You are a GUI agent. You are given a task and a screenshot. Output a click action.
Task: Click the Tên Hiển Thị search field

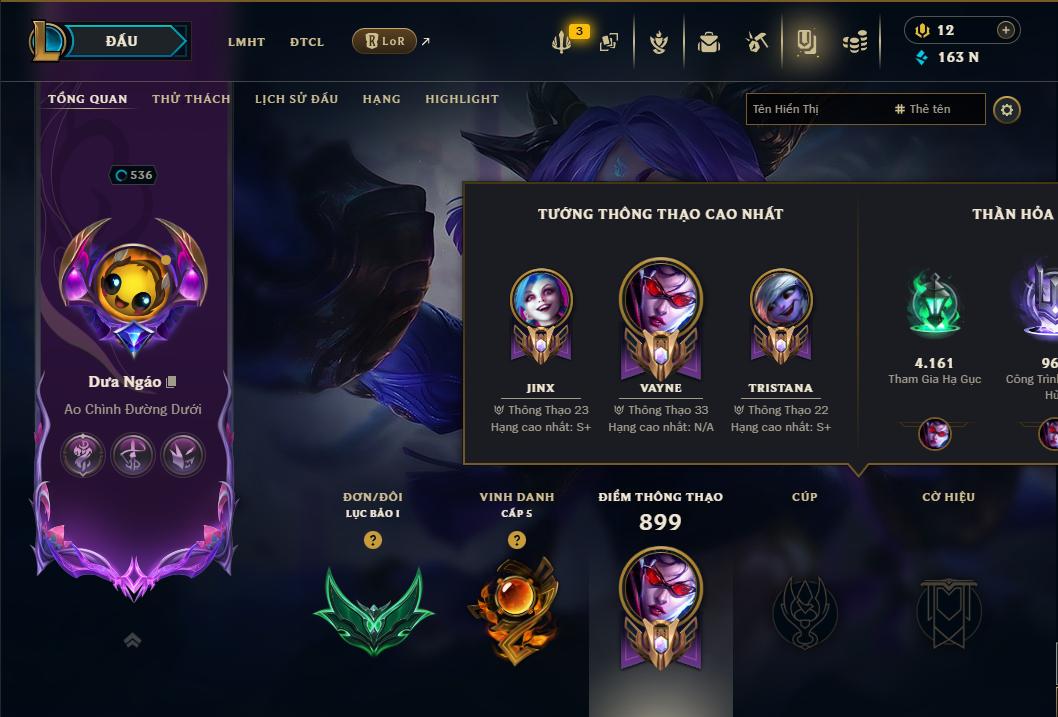(815, 109)
